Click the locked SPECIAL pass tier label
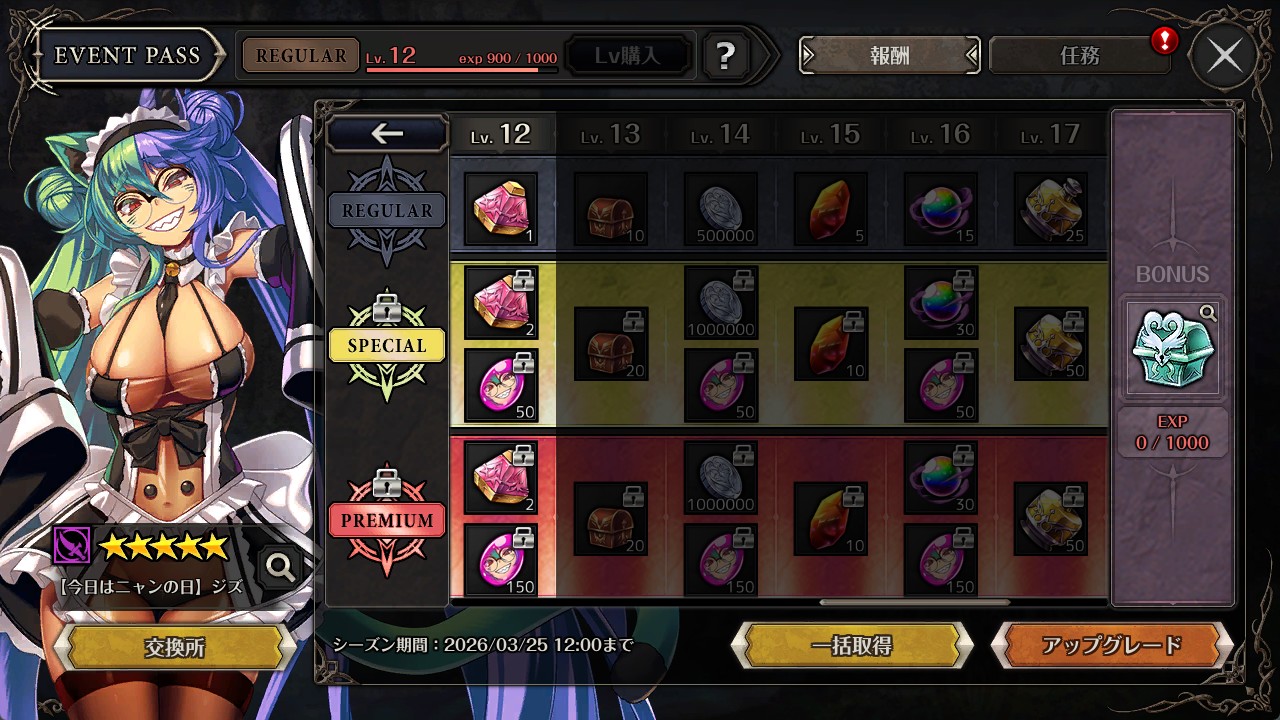This screenshot has height=720, width=1280. 387,346
